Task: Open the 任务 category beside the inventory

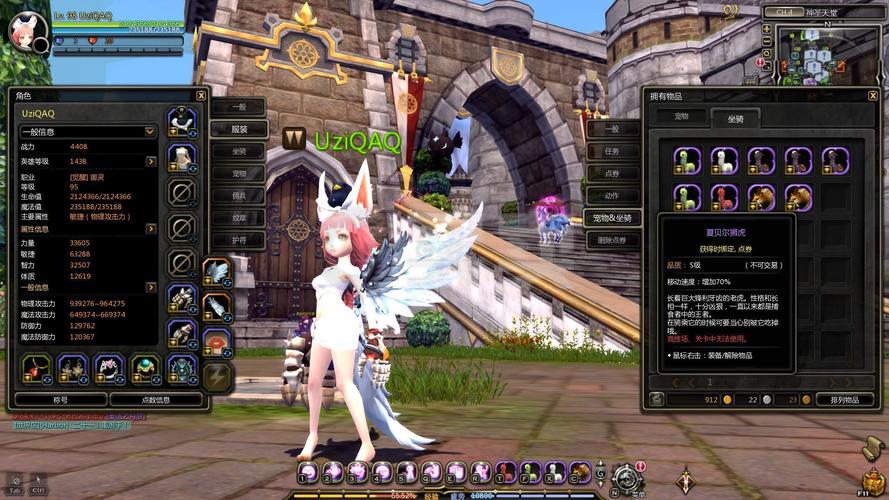Action: [x=612, y=151]
